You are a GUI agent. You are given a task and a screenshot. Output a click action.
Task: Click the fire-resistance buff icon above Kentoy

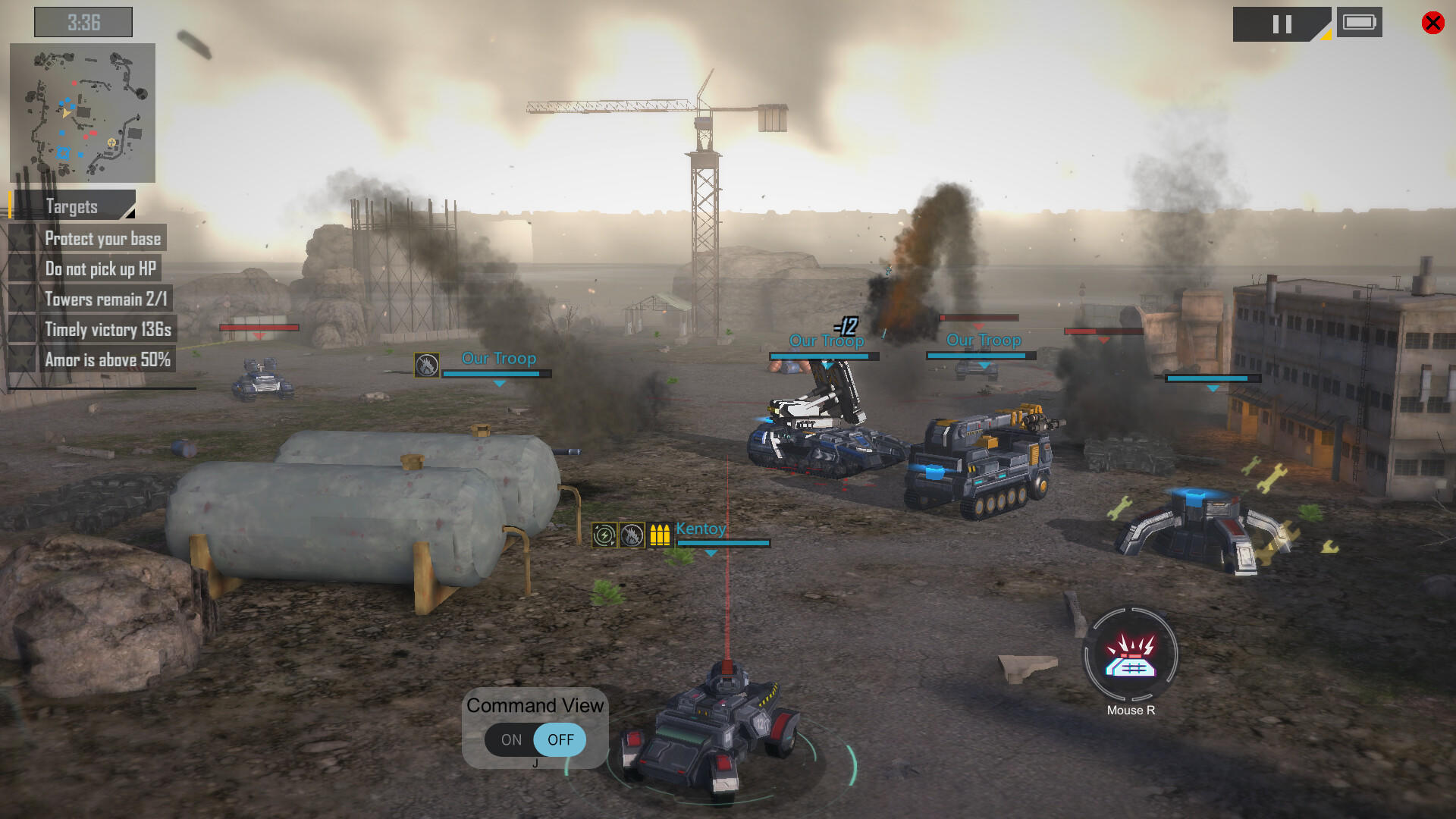(631, 535)
